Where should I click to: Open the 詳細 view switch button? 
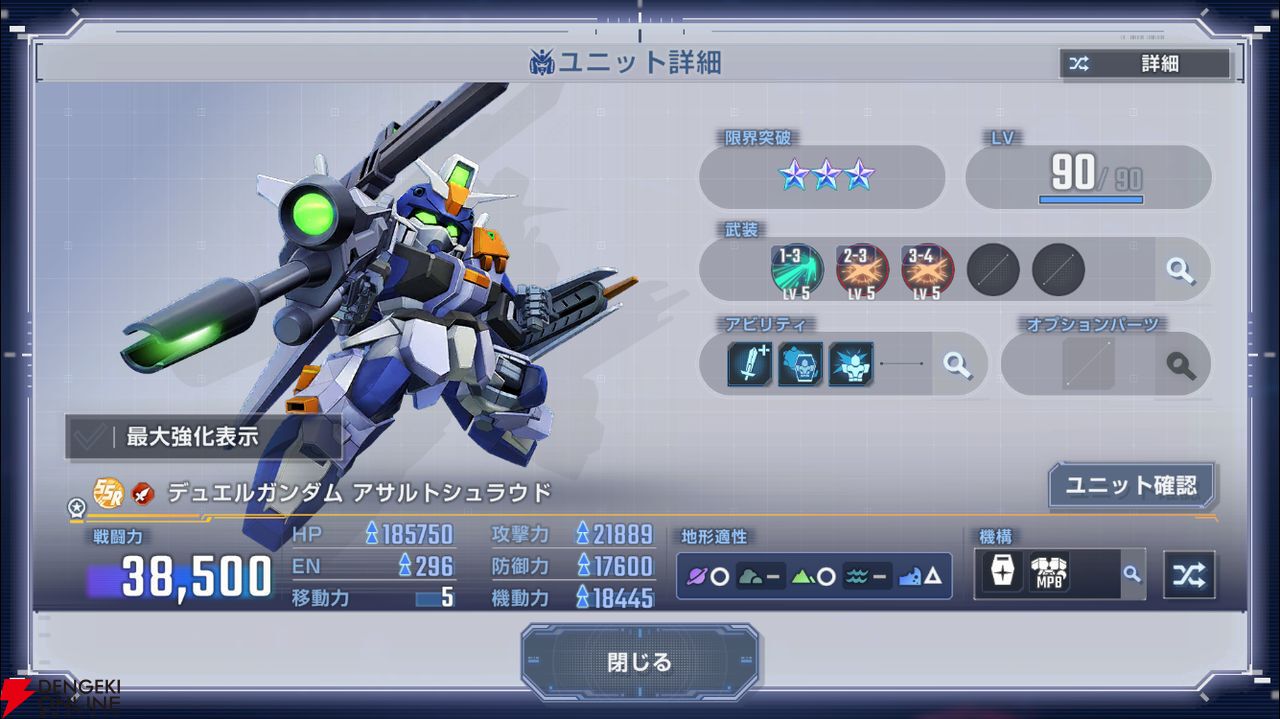click(1145, 64)
